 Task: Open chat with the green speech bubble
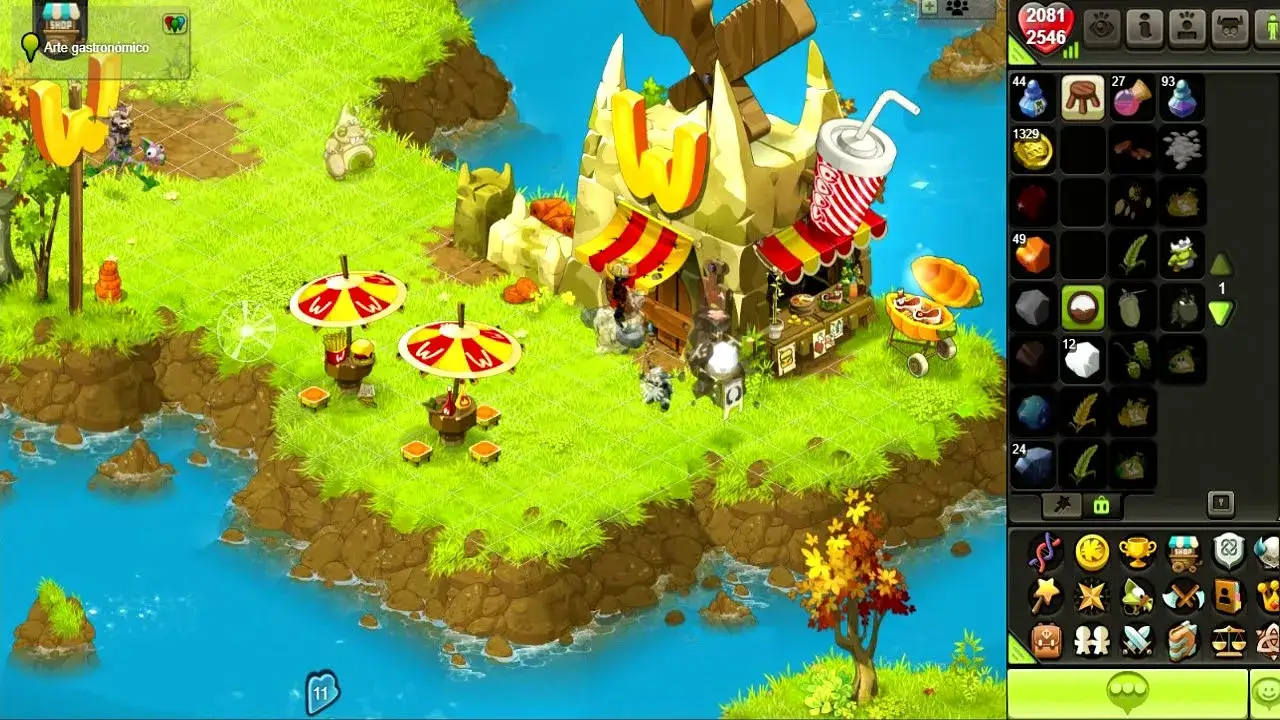[1127, 692]
